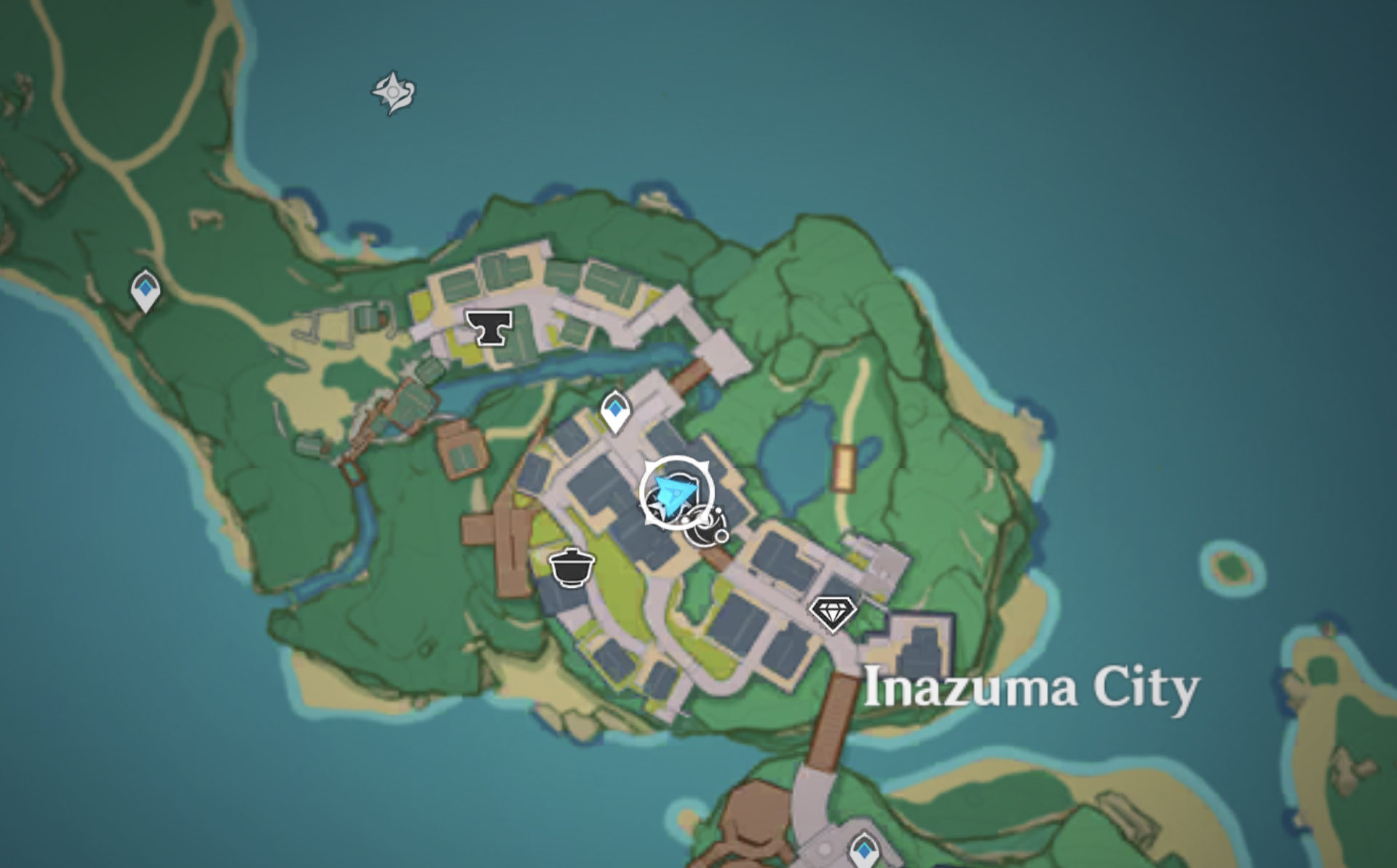Image resolution: width=1397 pixels, height=868 pixels.
Task: Click the Inazuma City map label
Action: coord(1030,688)
